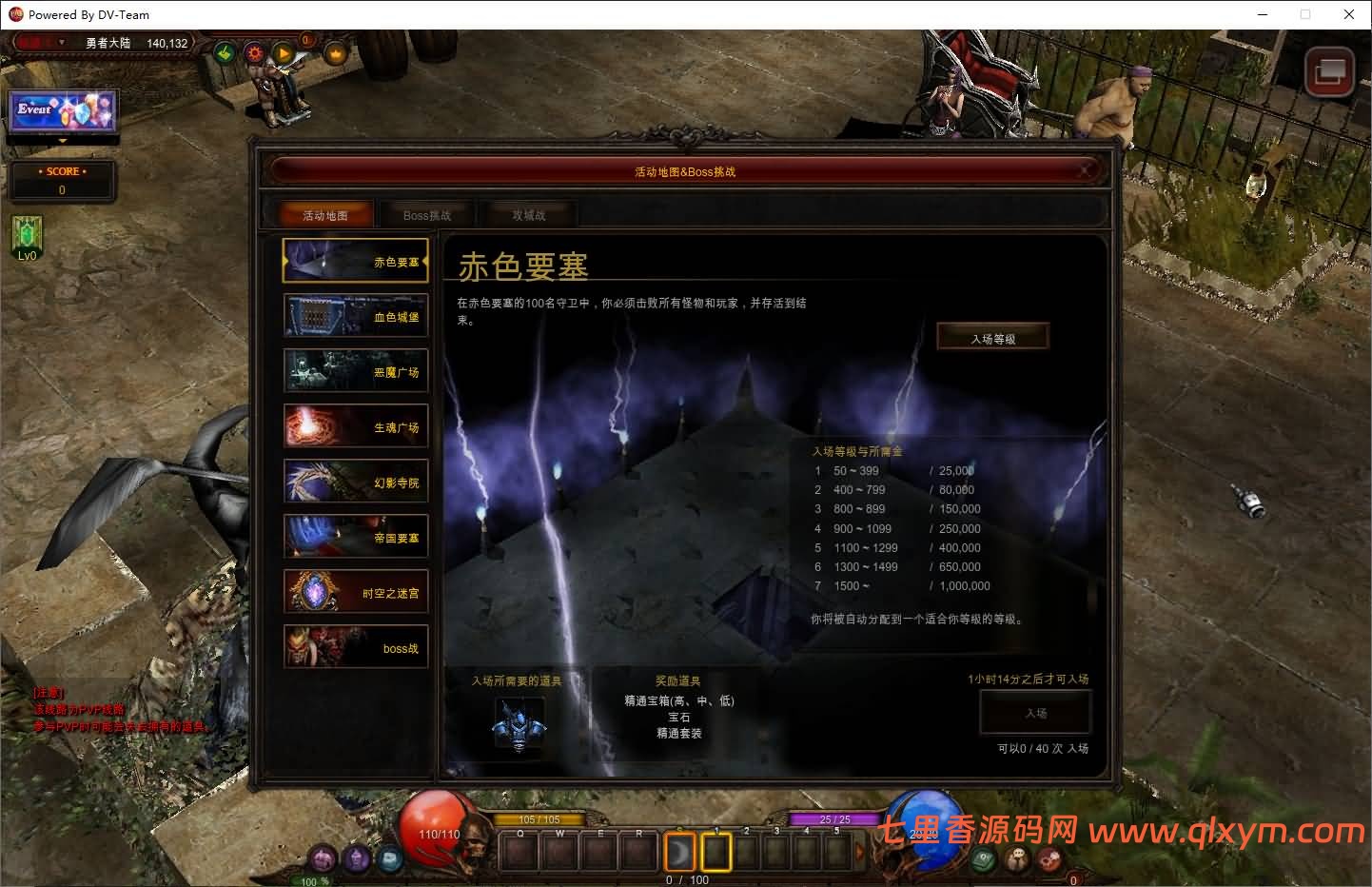The width and height of the screenshot is (1372, 887).
Task: Switch to the 攻城战 tab
Action: pos(527,214)
